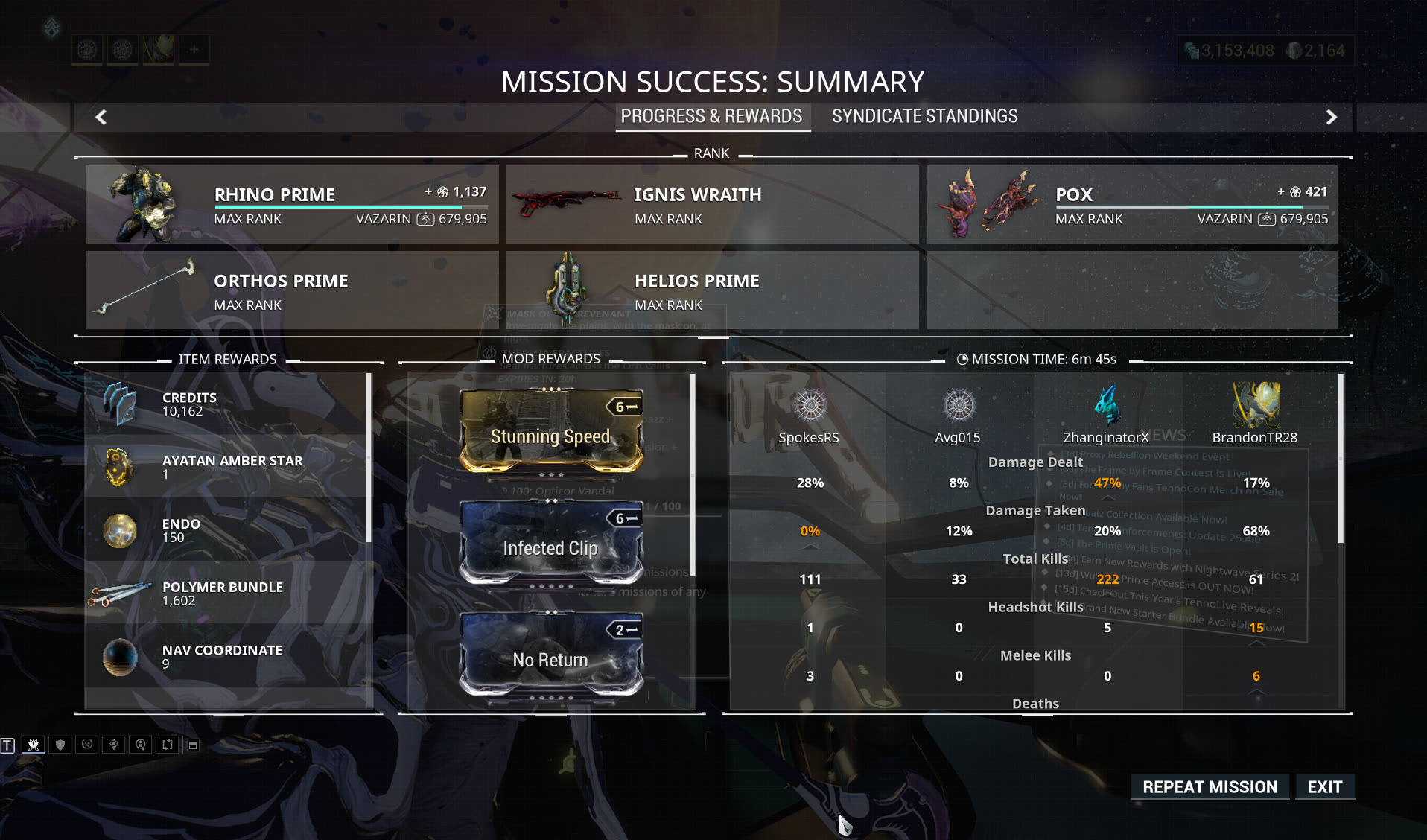Select the Ayatan Amber Star reward

point(227,467)
